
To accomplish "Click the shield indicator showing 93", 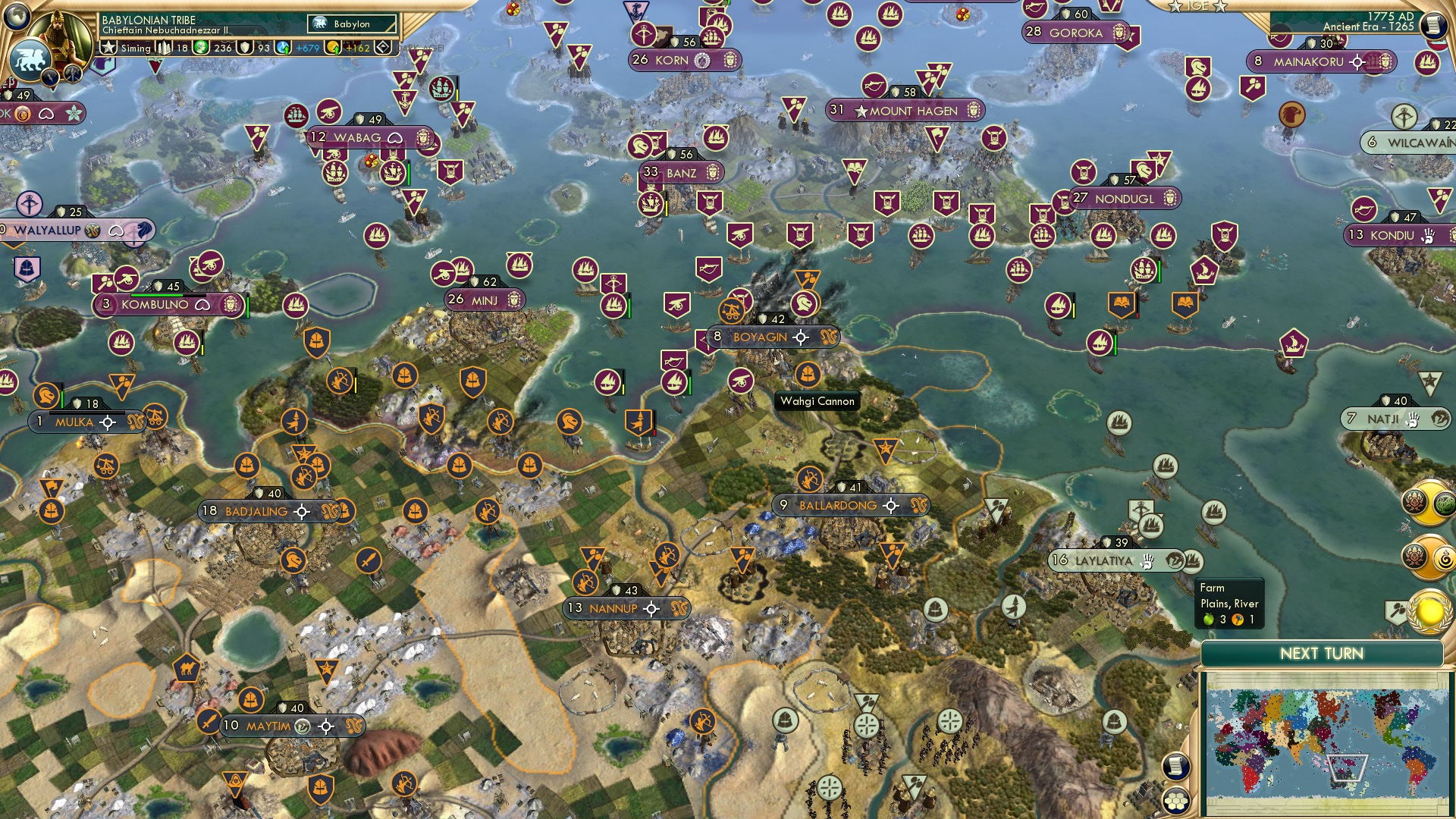I will 246,48.
